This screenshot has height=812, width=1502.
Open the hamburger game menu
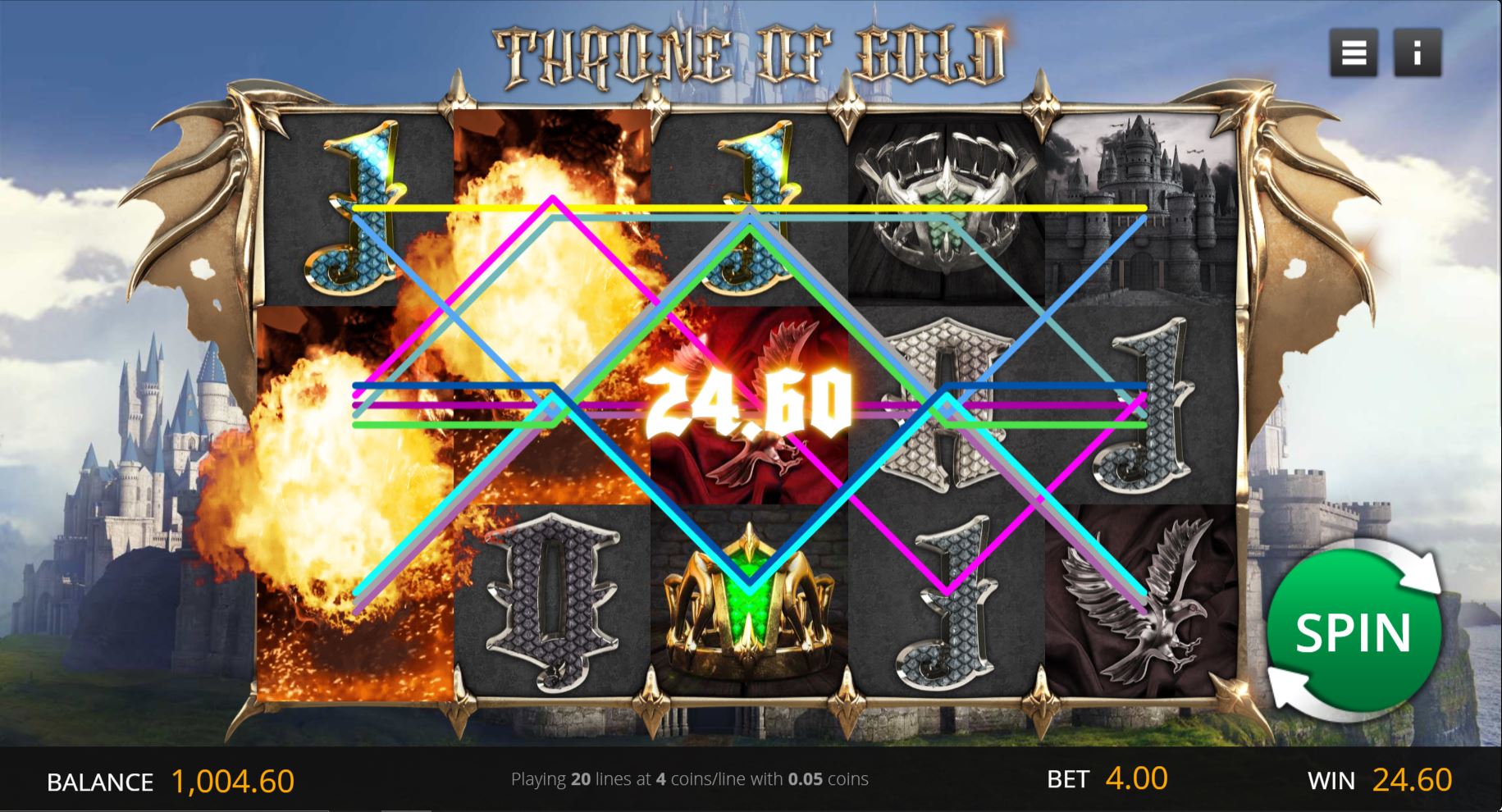(1354, 52)
